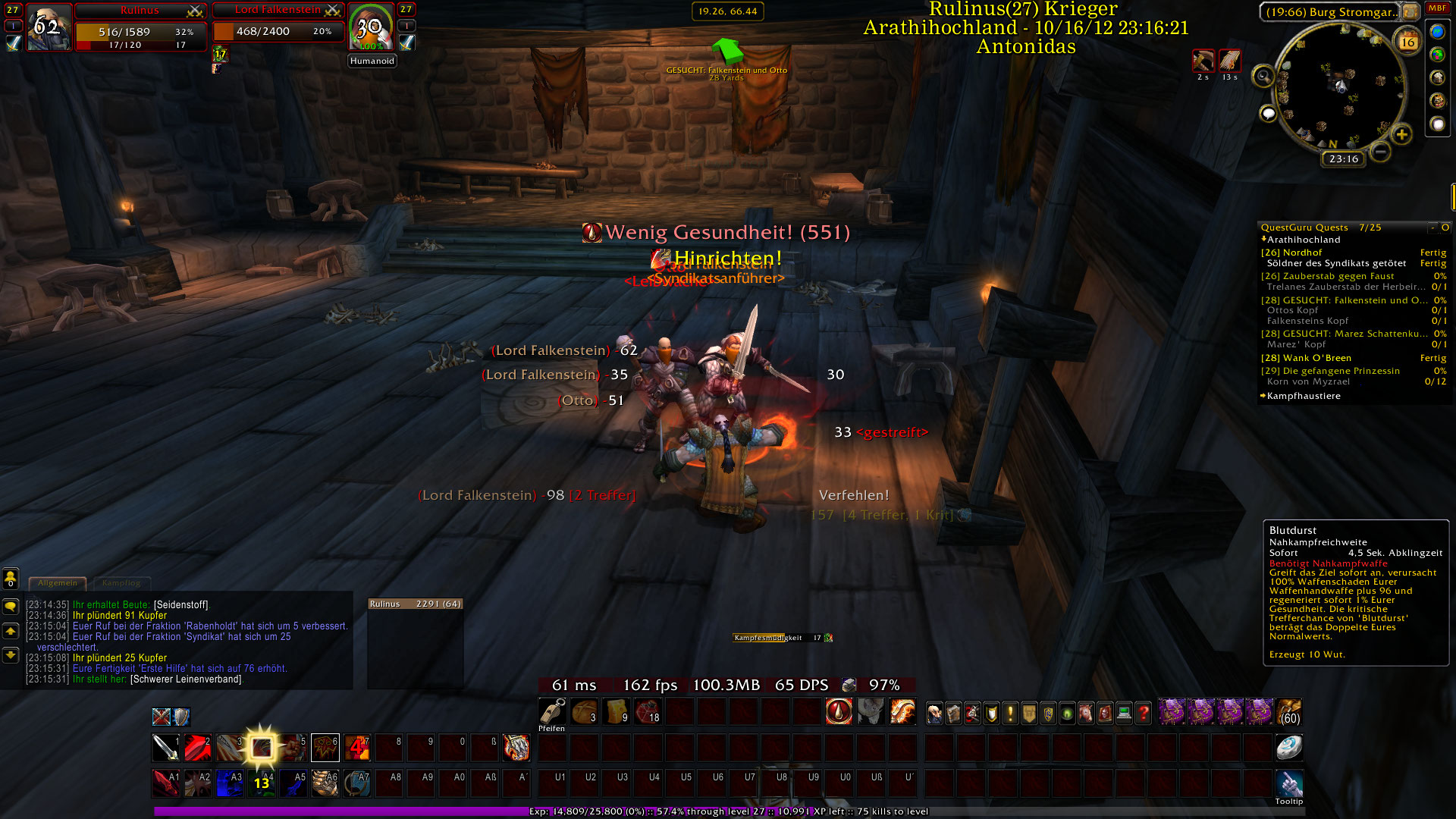Open the calendar button showing 16
Viewport: 1456px width, 819px height.
[1407, 42]
